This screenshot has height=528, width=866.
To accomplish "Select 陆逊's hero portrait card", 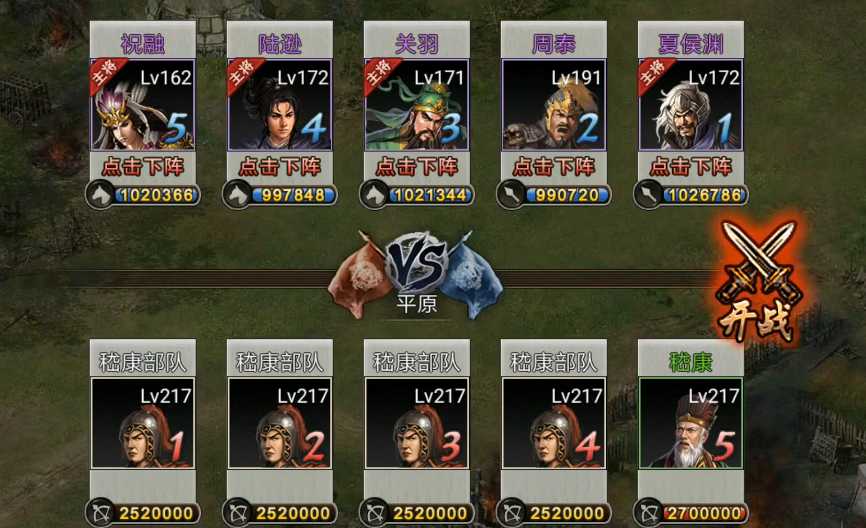I will (x=279, y=105).
